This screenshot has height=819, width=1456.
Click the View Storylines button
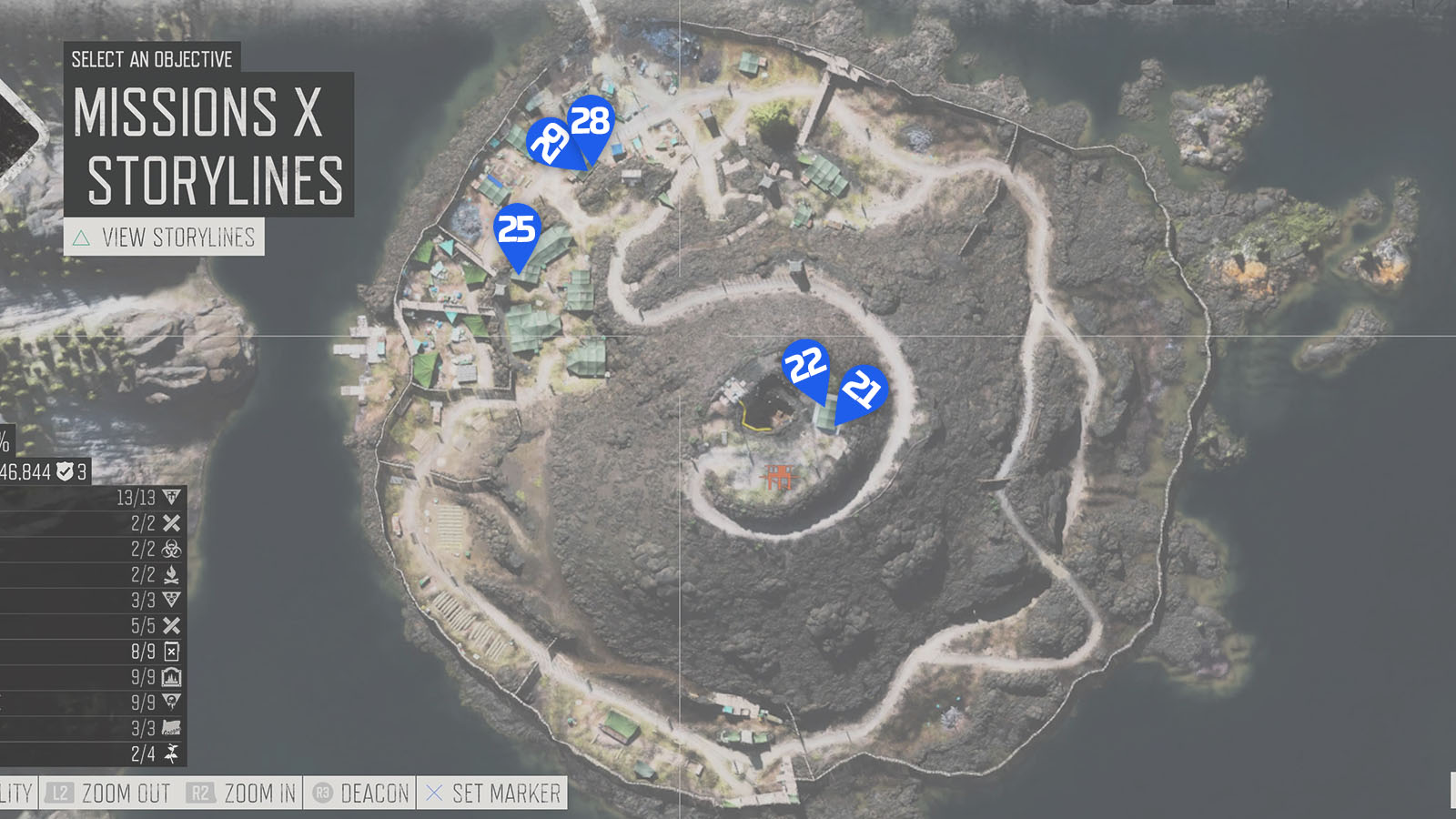164,238
